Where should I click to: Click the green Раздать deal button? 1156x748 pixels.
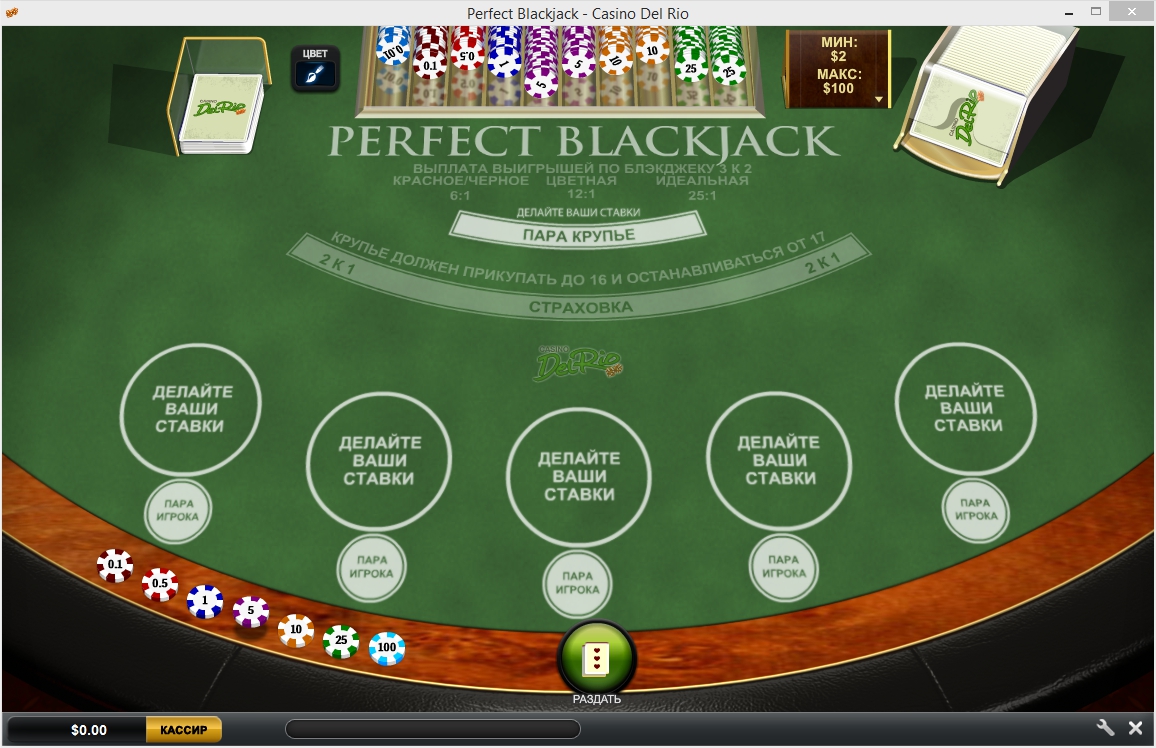pos(597,657)
